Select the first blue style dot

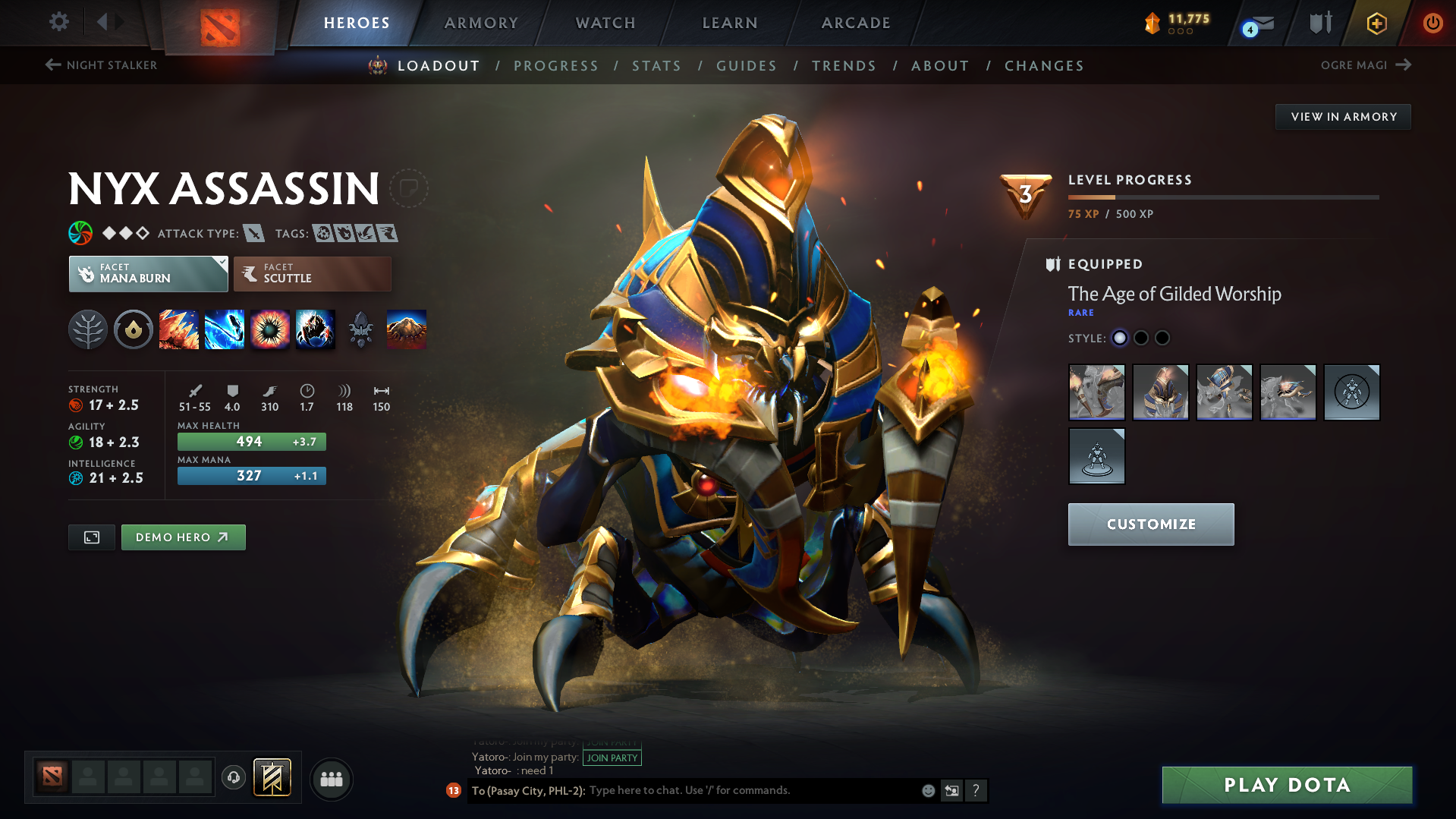tap(1119, 338)
